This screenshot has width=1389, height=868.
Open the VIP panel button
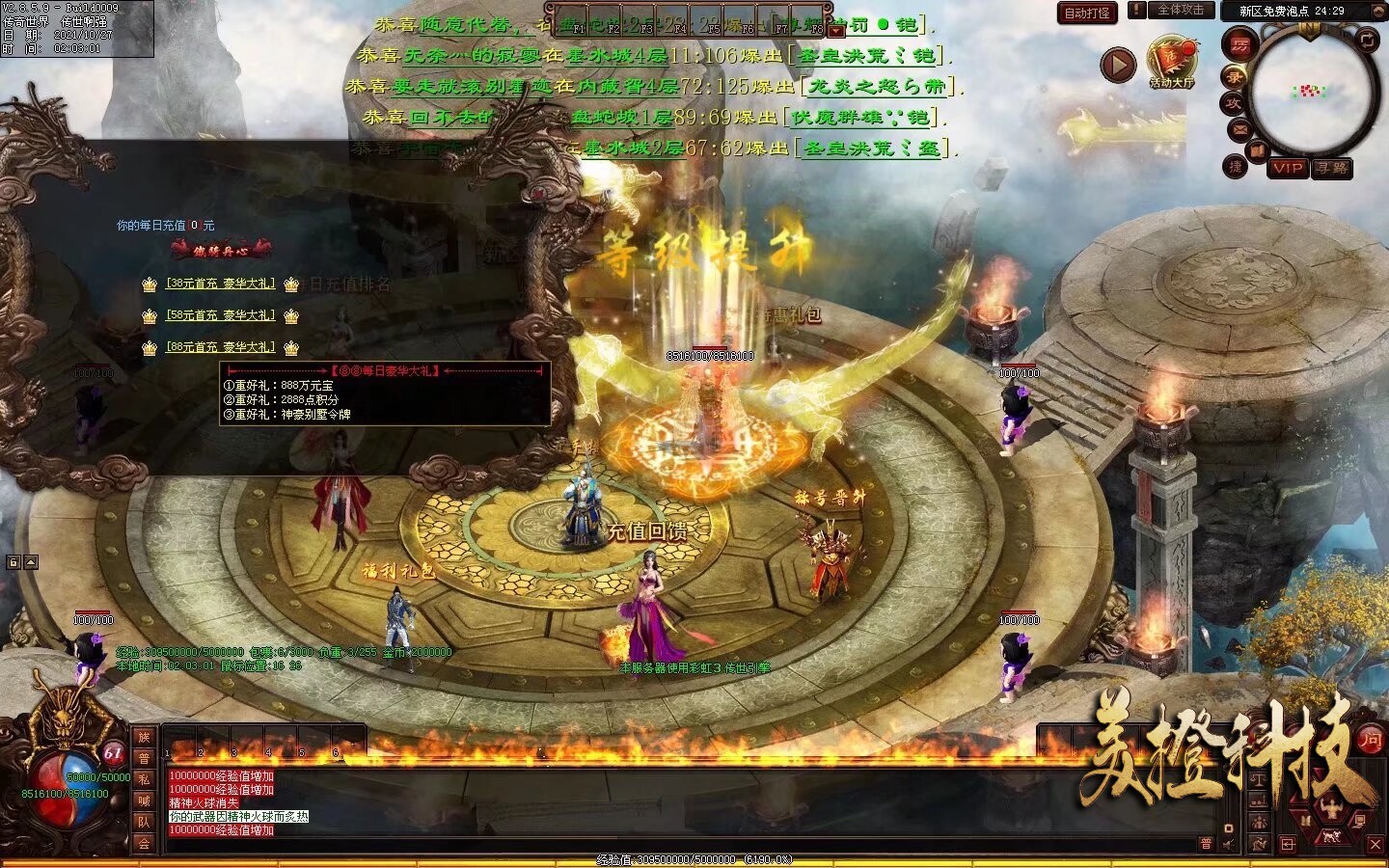pyautogui.click(x=1288, y=168)
